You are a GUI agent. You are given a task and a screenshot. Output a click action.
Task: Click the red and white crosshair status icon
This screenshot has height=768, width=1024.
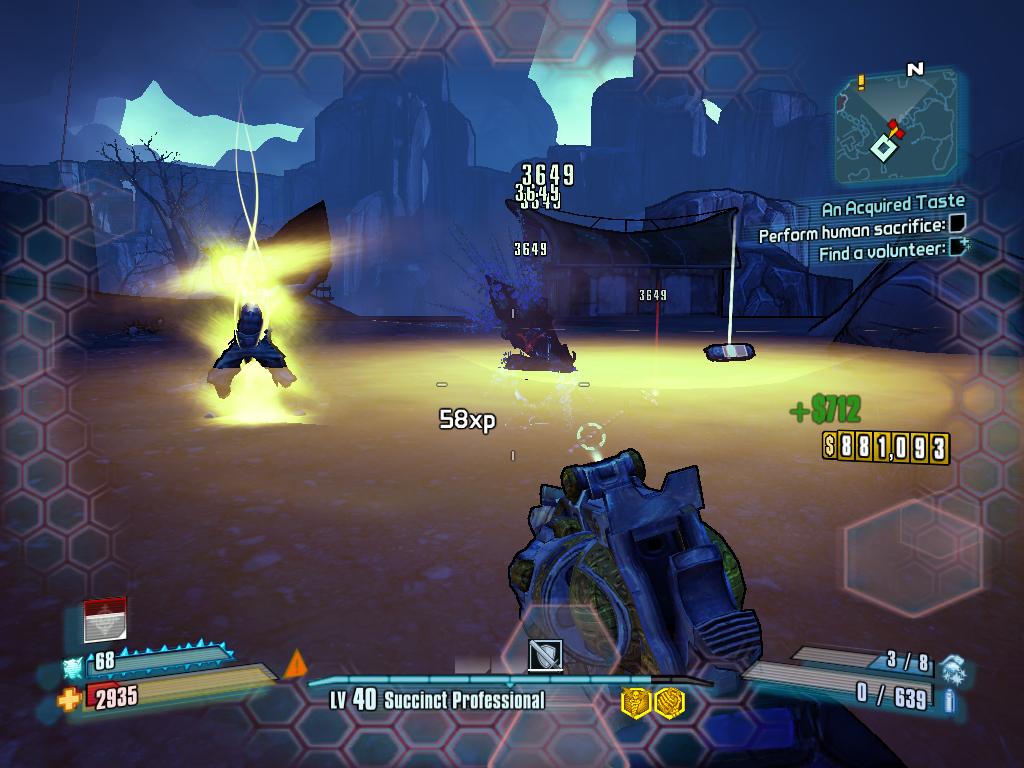point(105,620)
